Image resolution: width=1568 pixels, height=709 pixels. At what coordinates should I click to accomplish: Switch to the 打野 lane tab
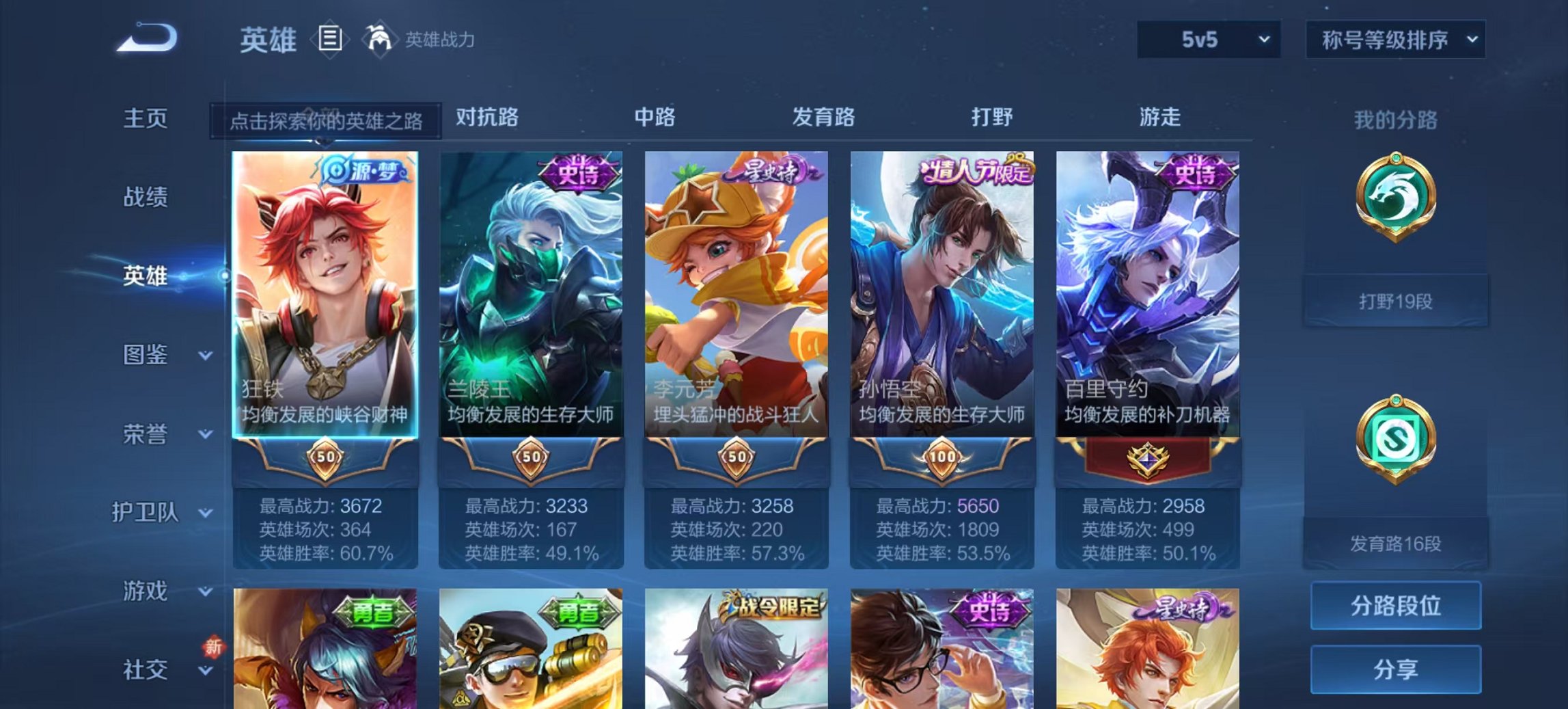click(x=995, y=118)
